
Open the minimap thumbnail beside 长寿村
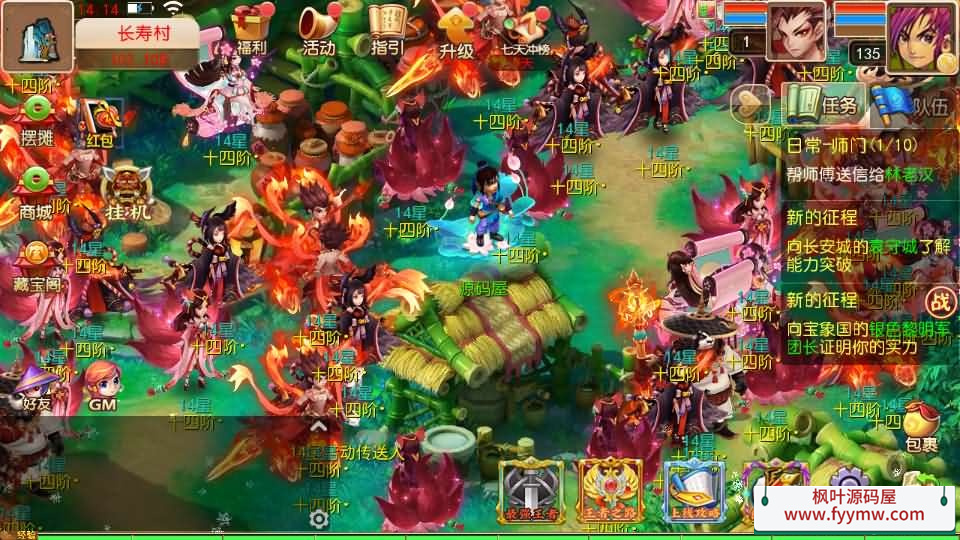(x=36, y=36)
